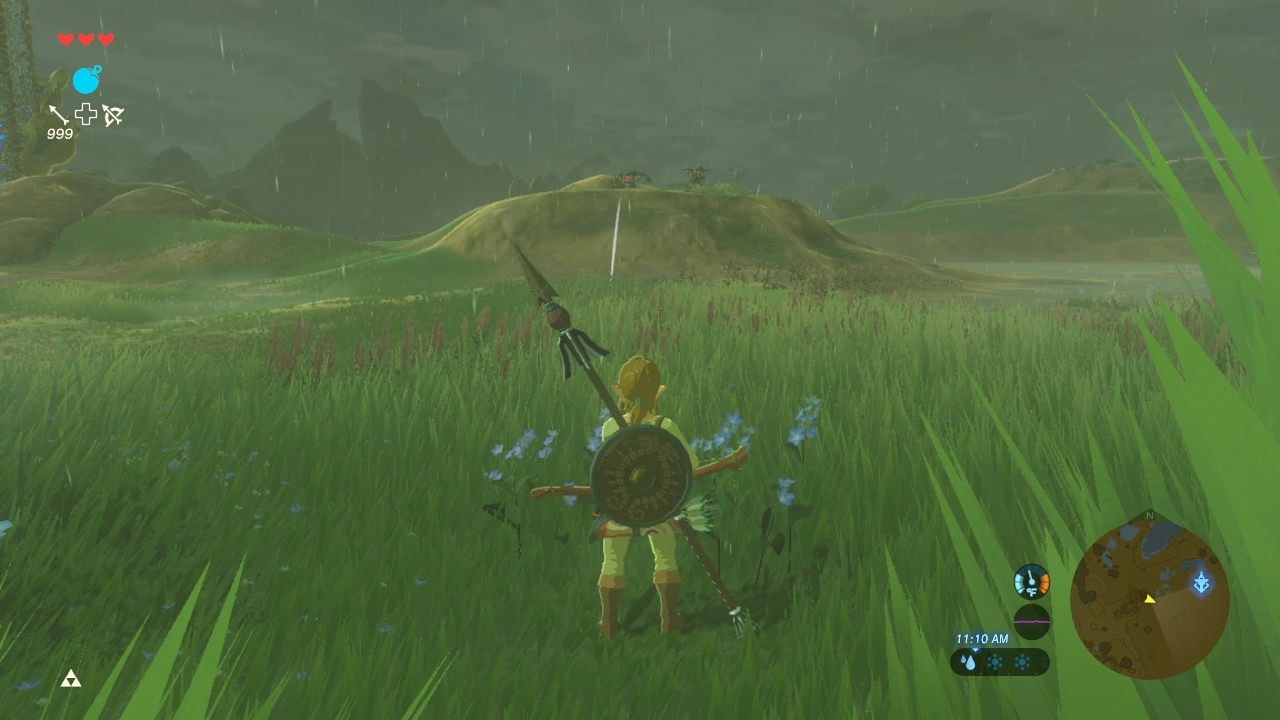Click the Triforce icon

70,679
